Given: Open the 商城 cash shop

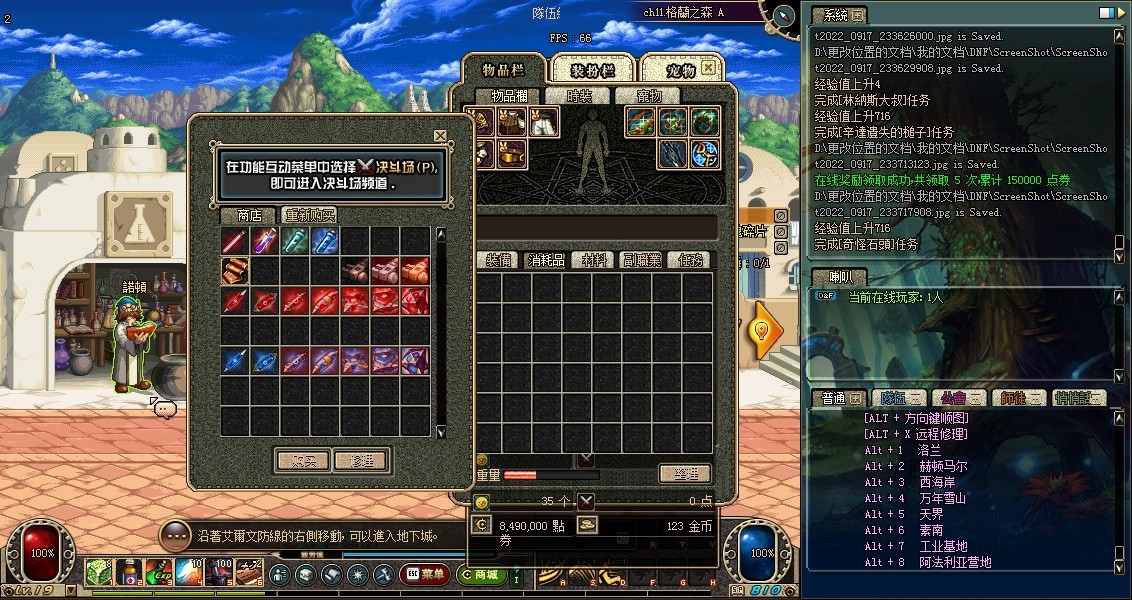Looking at the screenshot, I should (481, 574).
